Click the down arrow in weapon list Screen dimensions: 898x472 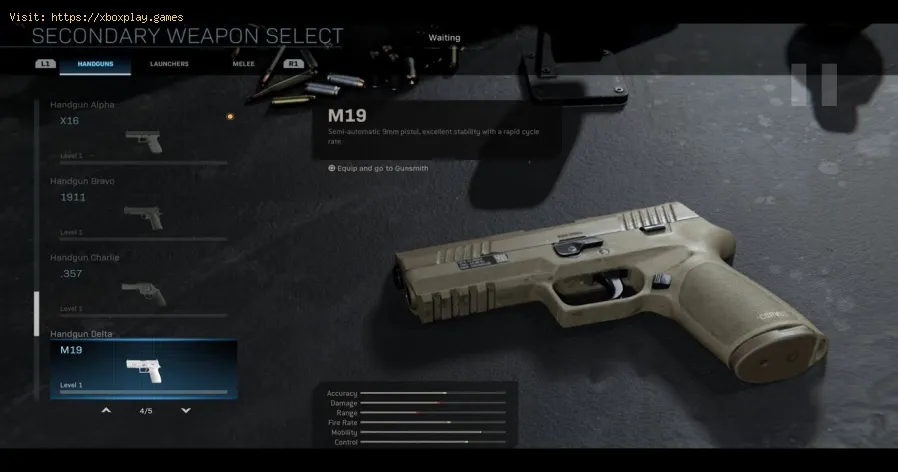coord(185,410)
